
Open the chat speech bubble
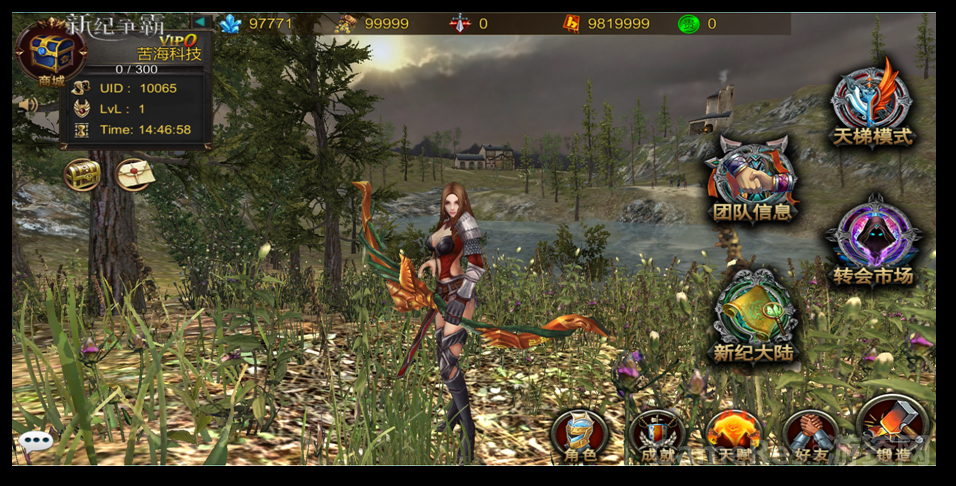(x=36, y=442)
